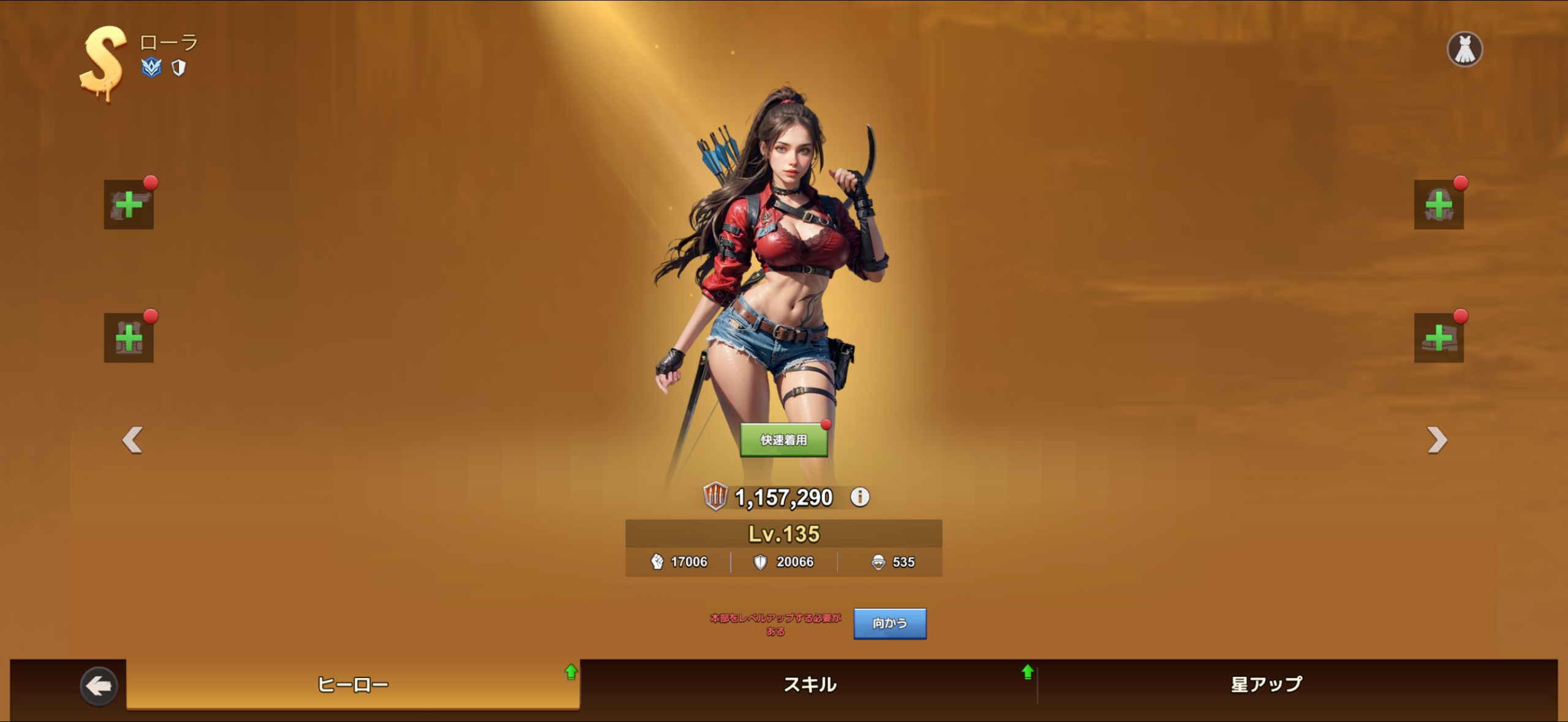
Task: Add equipment to the pistol weapon slot
Action: click(129, 205)
